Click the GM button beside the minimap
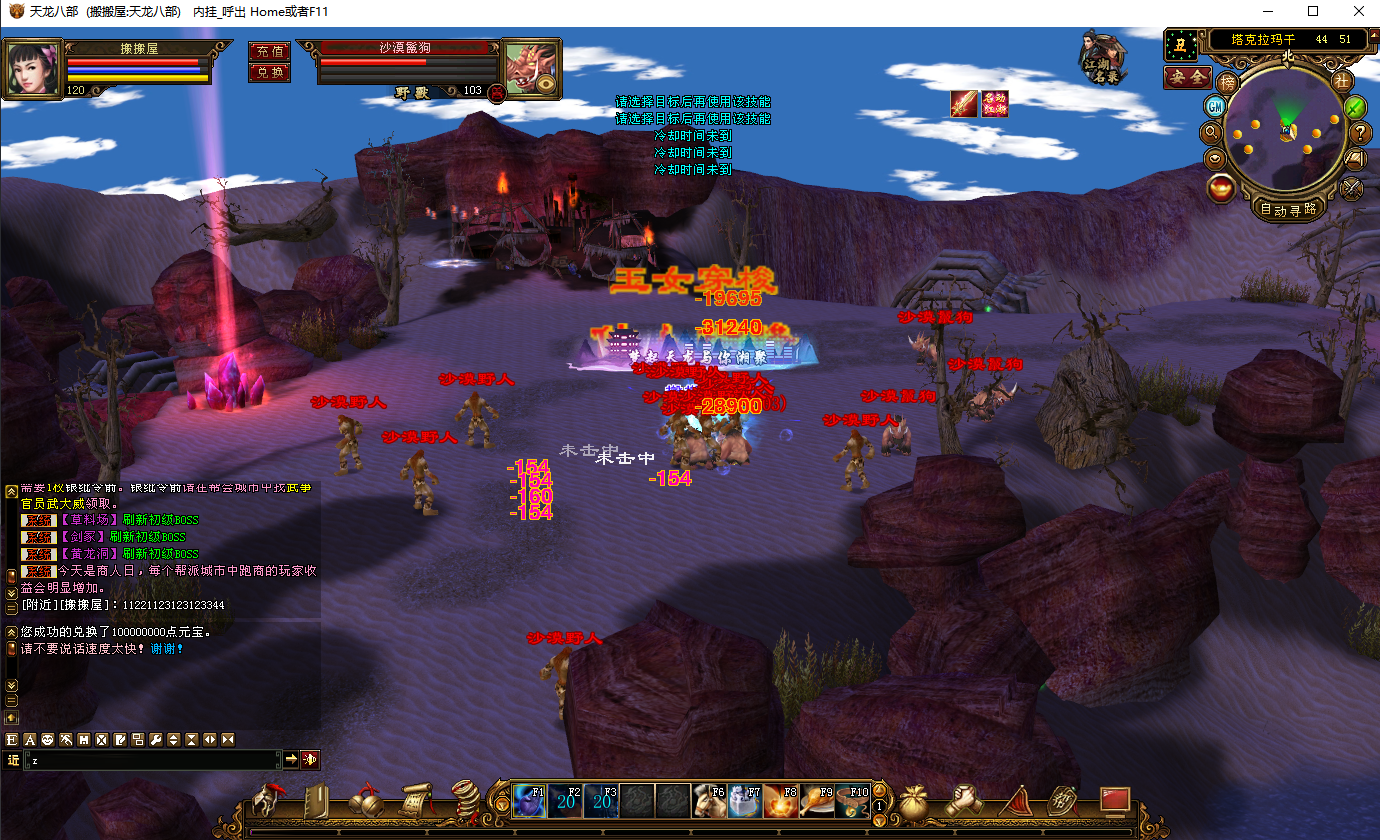Image resolution: width=1380 pixels, height=840 pixels. point(1215,106)
